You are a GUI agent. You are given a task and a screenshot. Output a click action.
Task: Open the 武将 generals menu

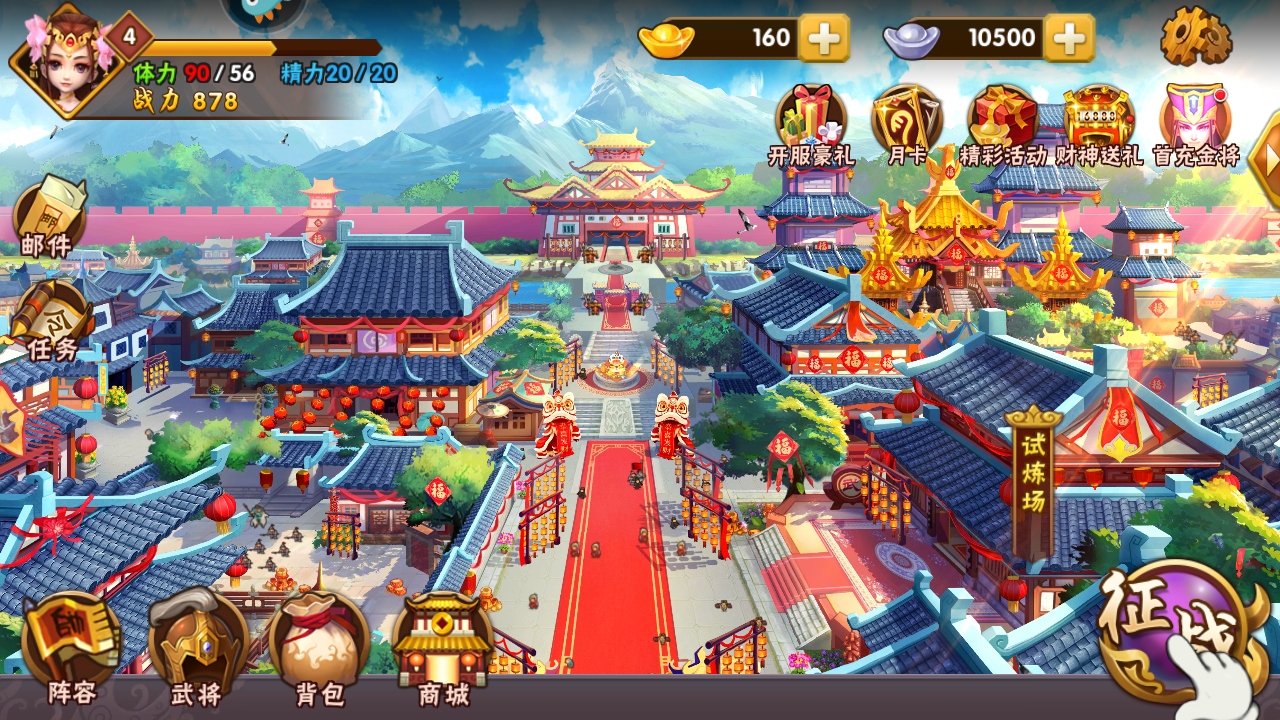pos(196,645)
